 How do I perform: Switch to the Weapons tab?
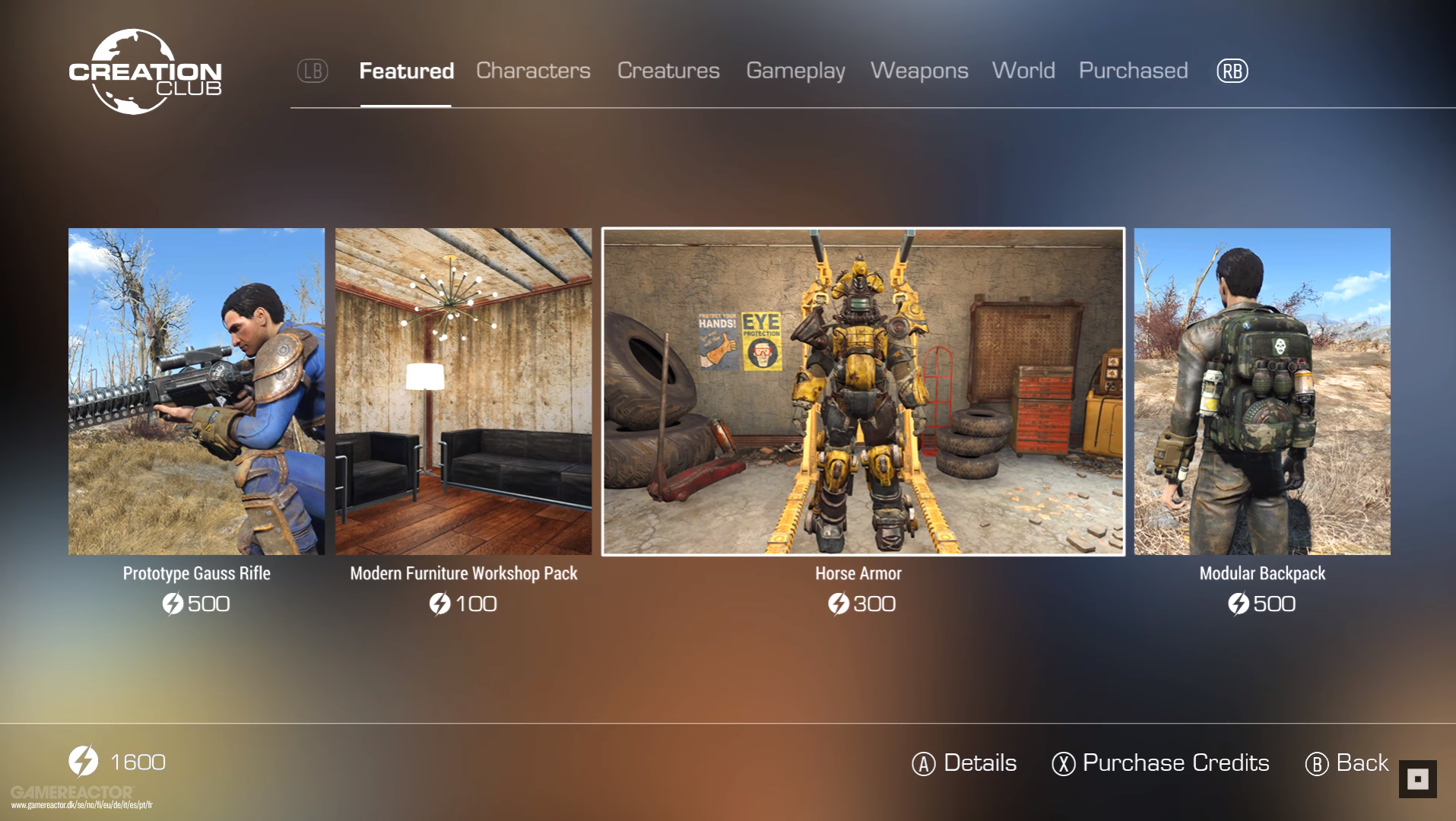click(x=920, y=71)
